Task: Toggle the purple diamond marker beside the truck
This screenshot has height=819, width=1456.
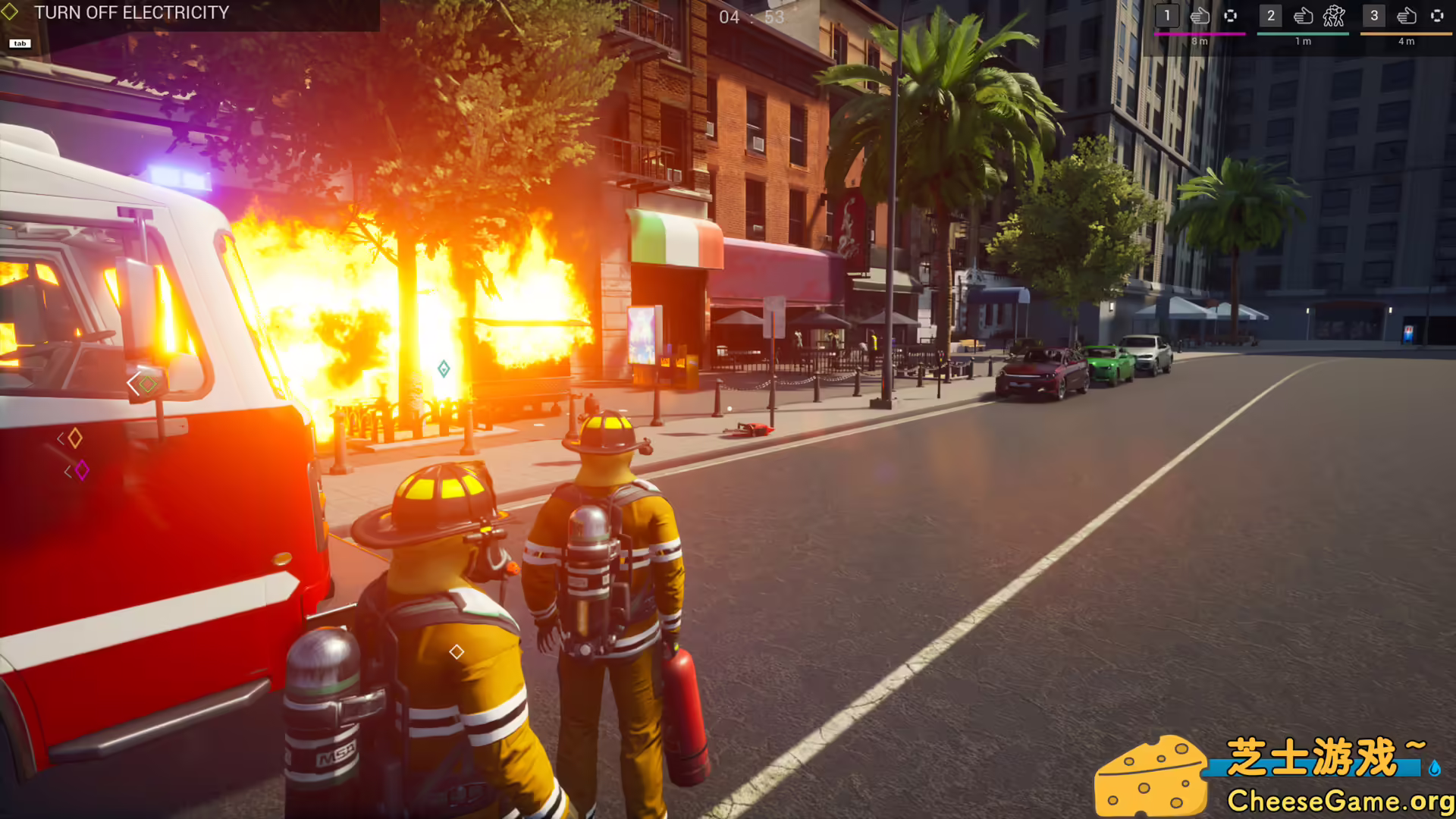Action: [x=83, y=469]
